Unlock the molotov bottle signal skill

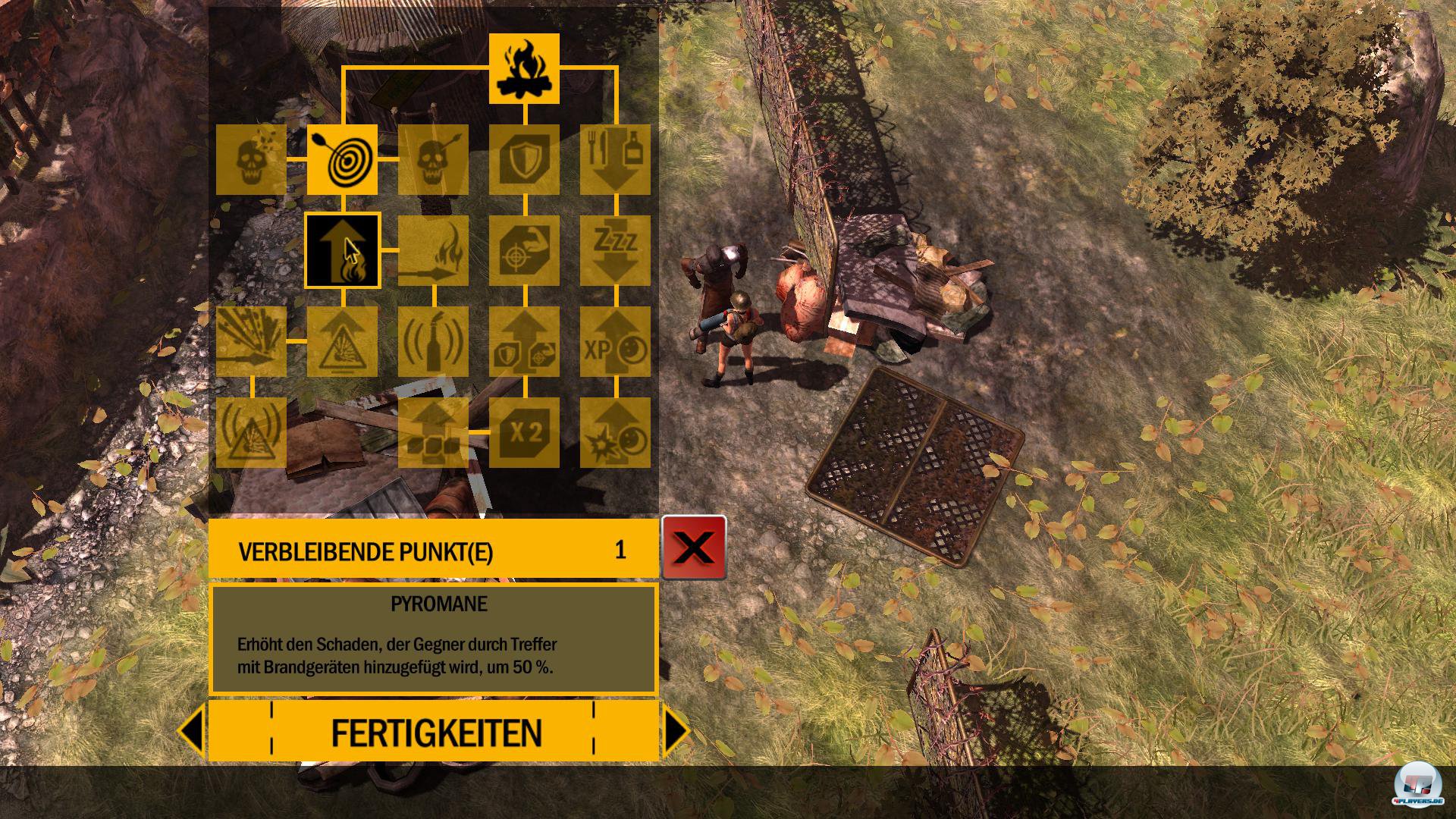(x=434, y=343)
